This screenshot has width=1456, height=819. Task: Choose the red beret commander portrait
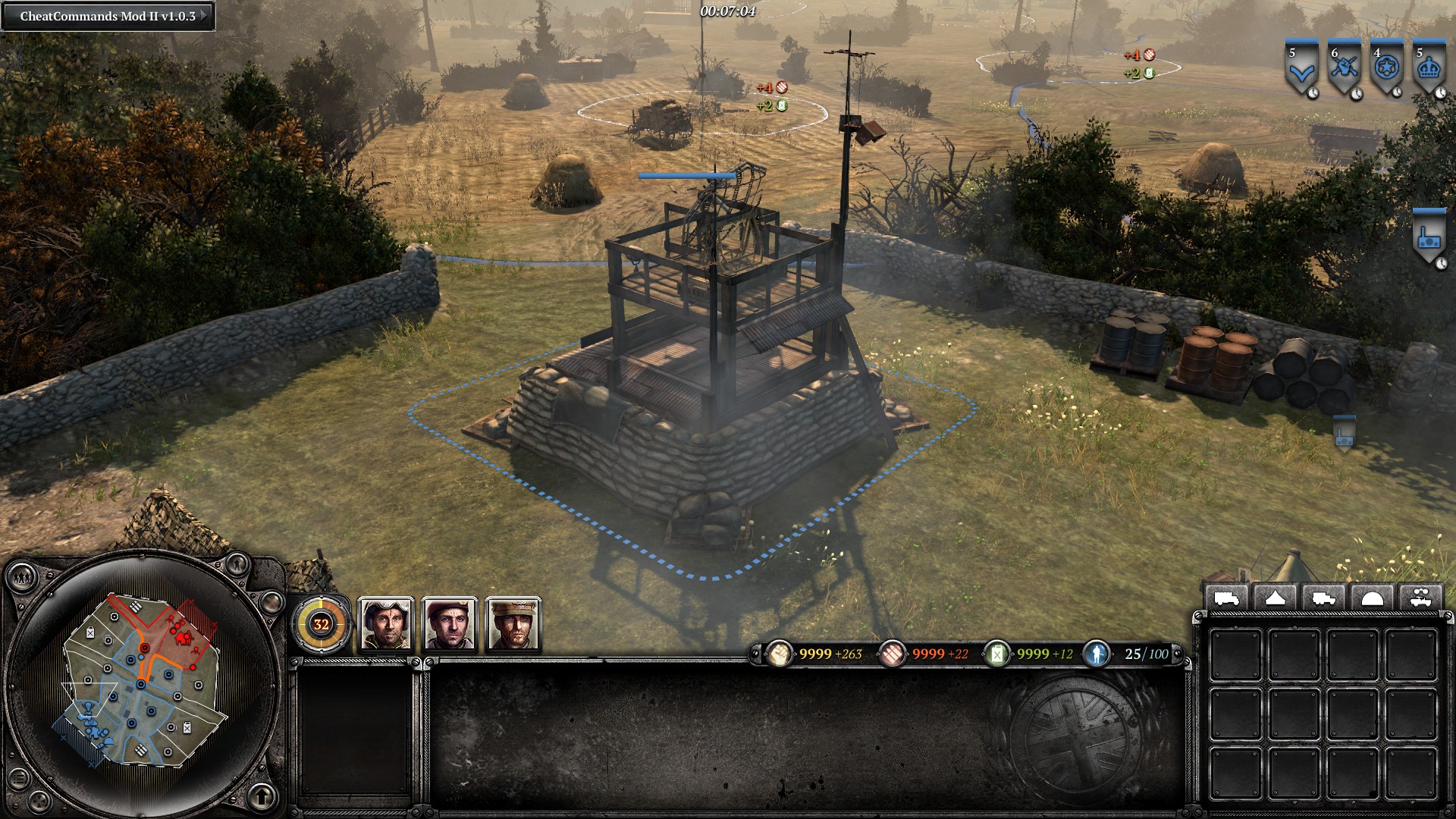click(450, 624)
